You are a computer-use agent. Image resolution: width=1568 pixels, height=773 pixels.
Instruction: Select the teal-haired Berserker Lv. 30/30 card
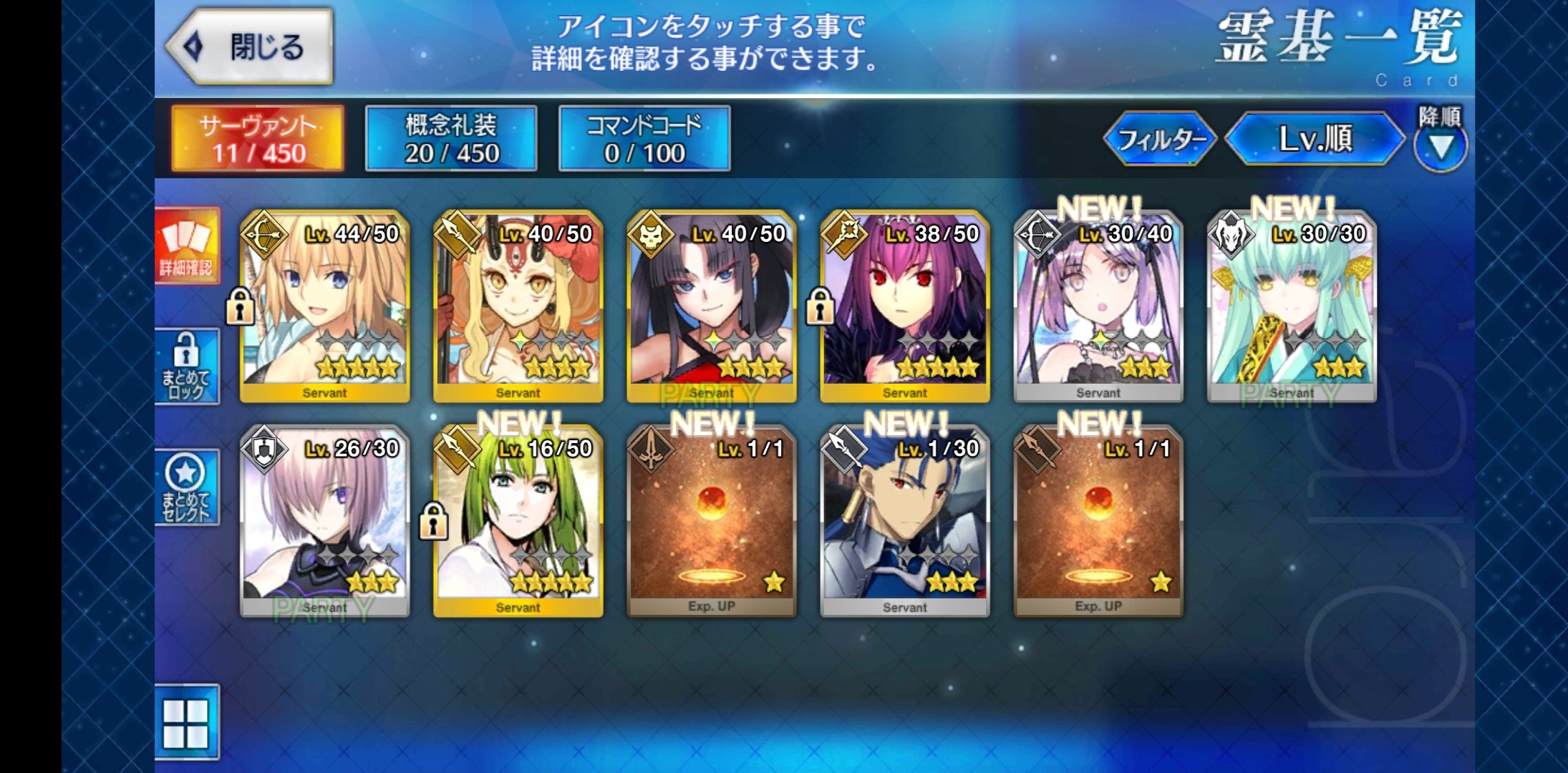coord(1292,306)
